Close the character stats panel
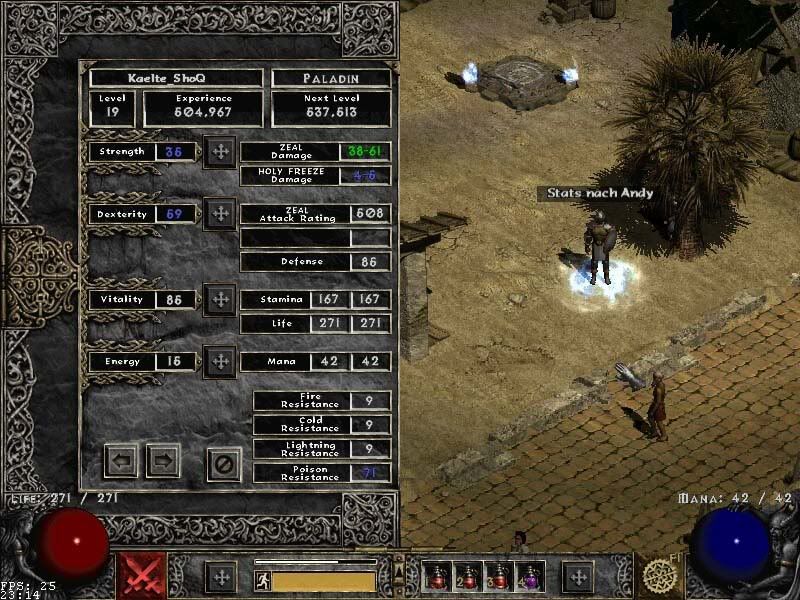Viewport: 800px width, 600px height. click(224, 463)
